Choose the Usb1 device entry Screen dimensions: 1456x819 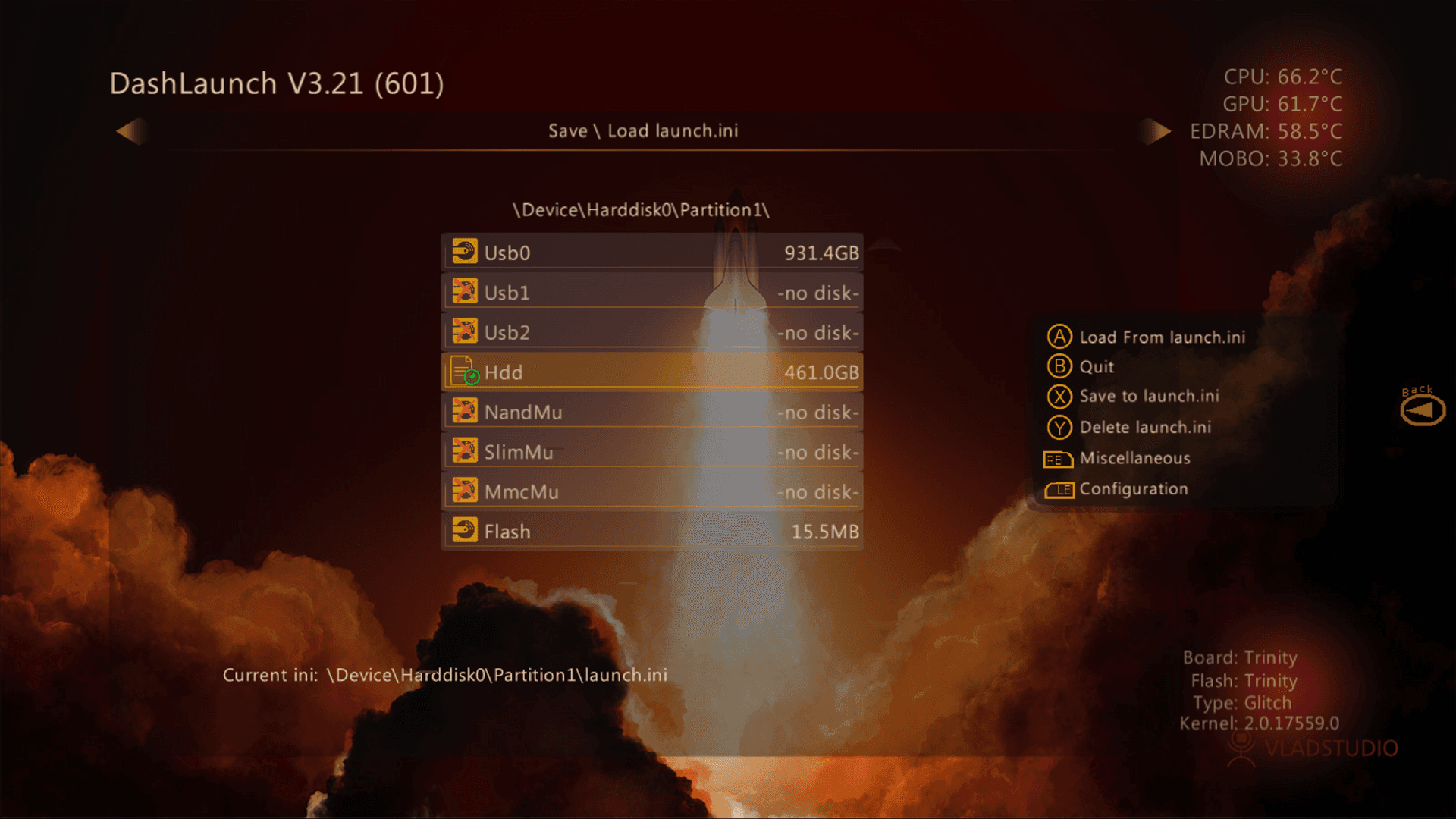(x=651, y=293)
